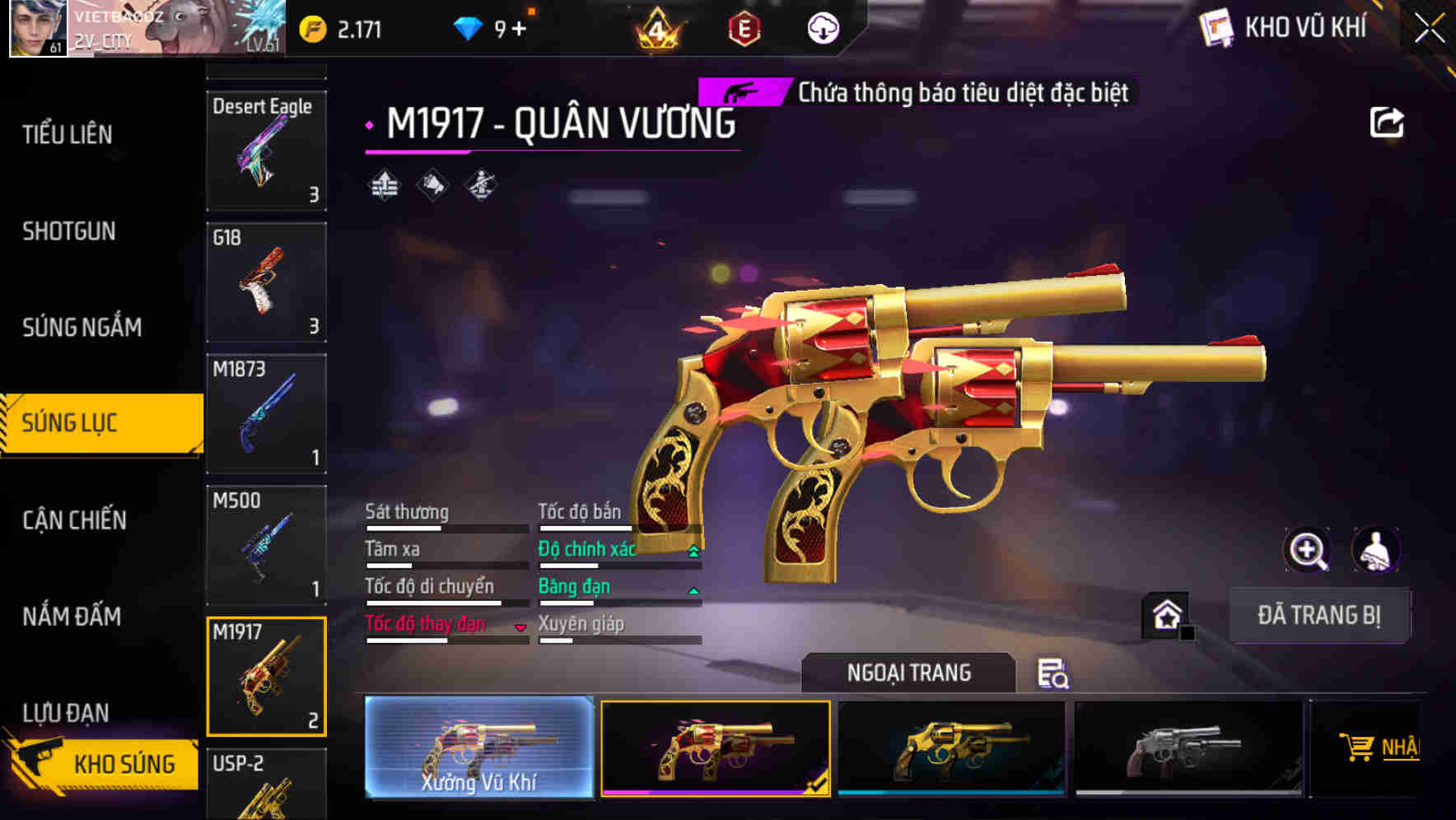Switch to the NGOẠI TRANG tab
The image size is (1456, 820).
coord(909,673)
